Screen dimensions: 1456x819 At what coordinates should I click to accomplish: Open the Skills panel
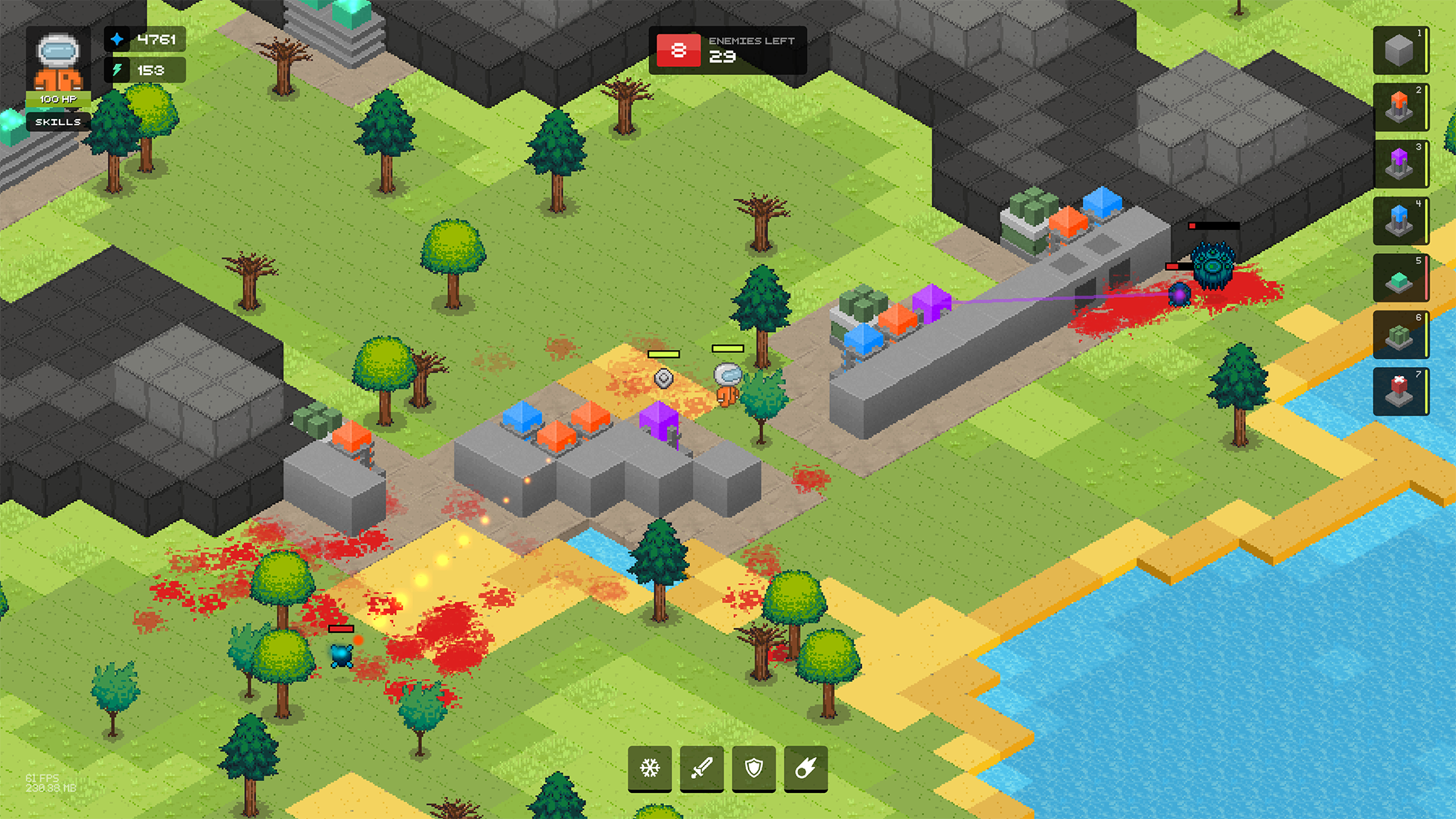58,121
